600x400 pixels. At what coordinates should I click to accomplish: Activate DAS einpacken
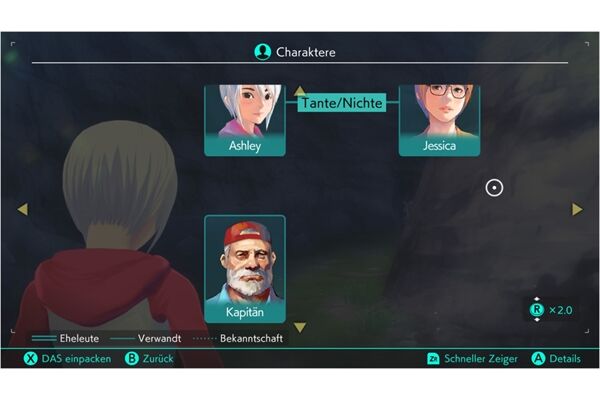click(x=68, y=358)
